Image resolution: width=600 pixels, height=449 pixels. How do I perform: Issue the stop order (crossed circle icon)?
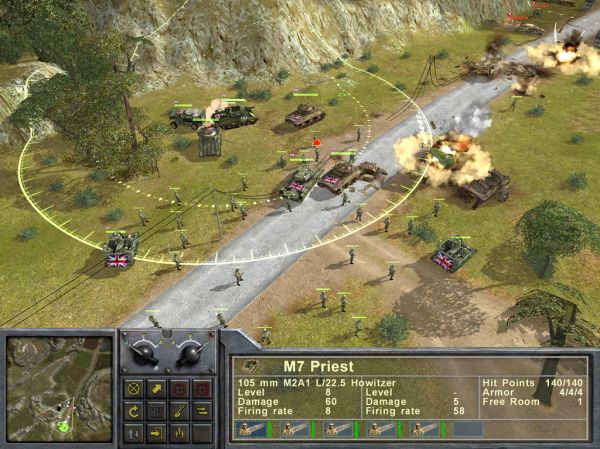[x=135, y=389]
